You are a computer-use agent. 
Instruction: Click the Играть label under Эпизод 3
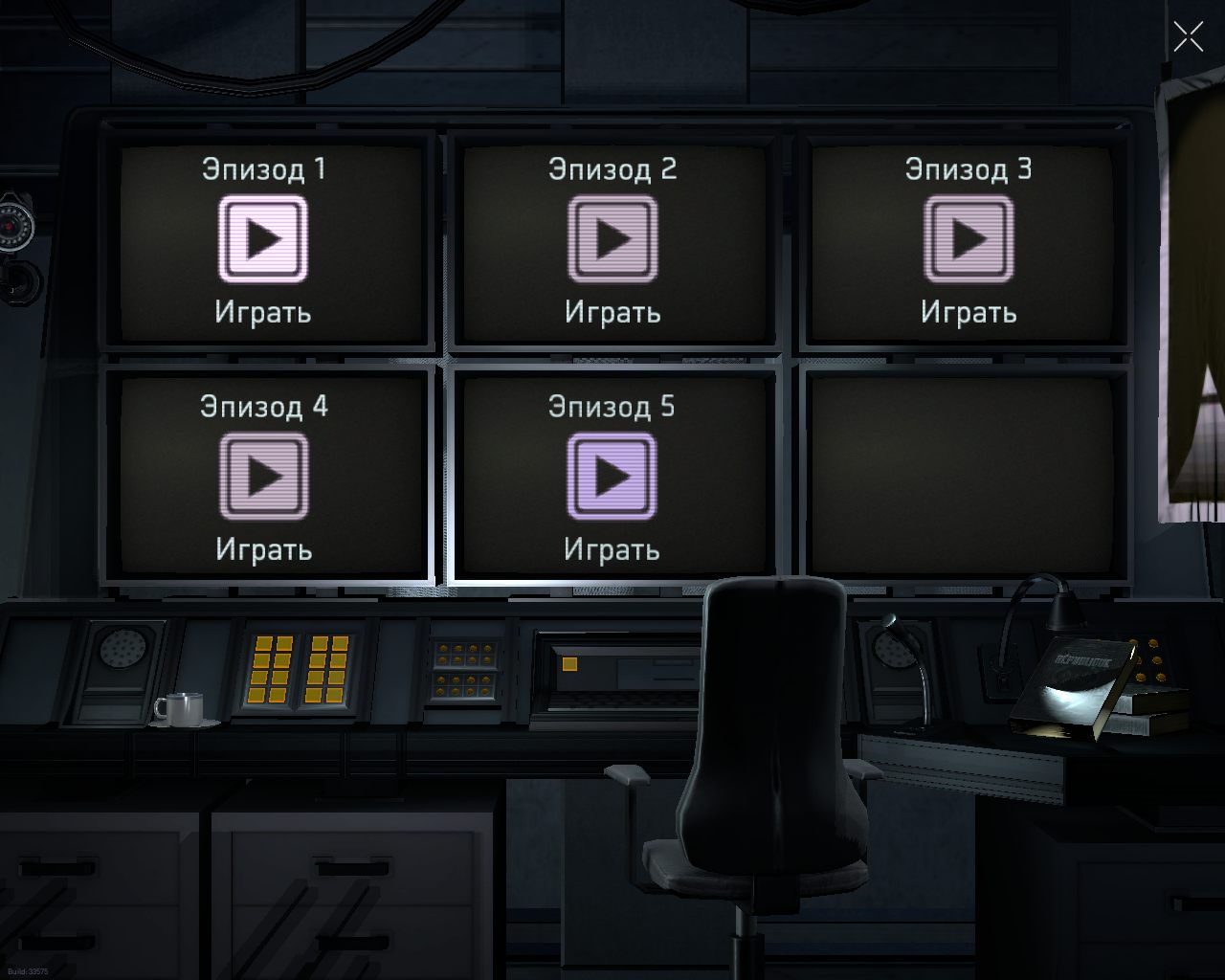(x=969, y=310)
